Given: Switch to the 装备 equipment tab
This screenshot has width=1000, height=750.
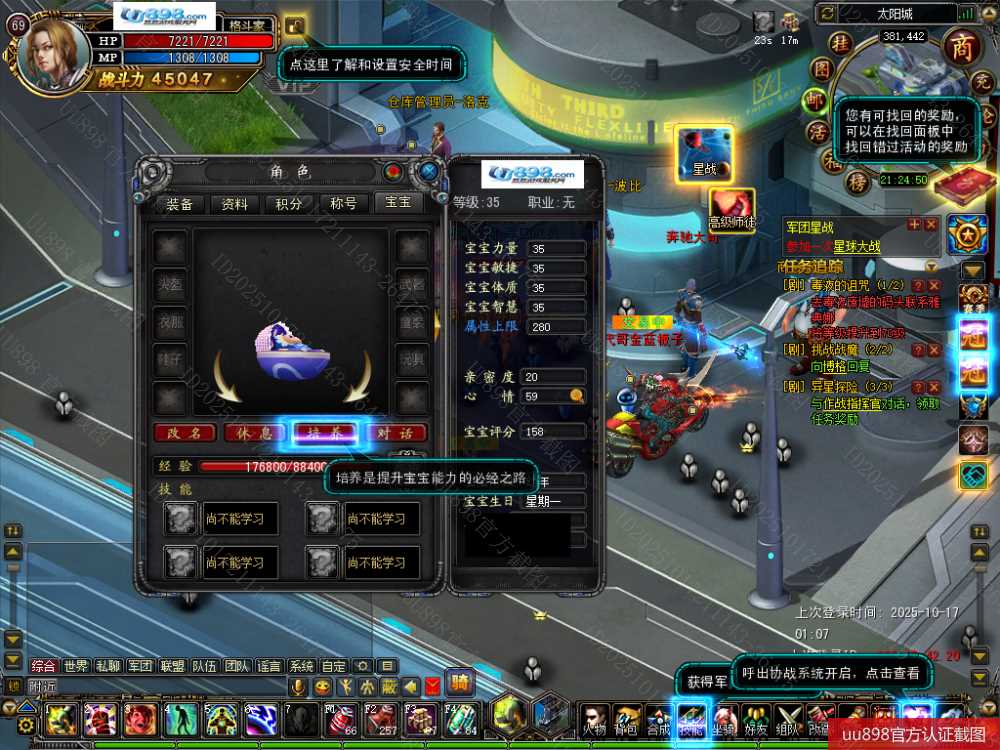Looking at the screenshot, I should point(180,203).
